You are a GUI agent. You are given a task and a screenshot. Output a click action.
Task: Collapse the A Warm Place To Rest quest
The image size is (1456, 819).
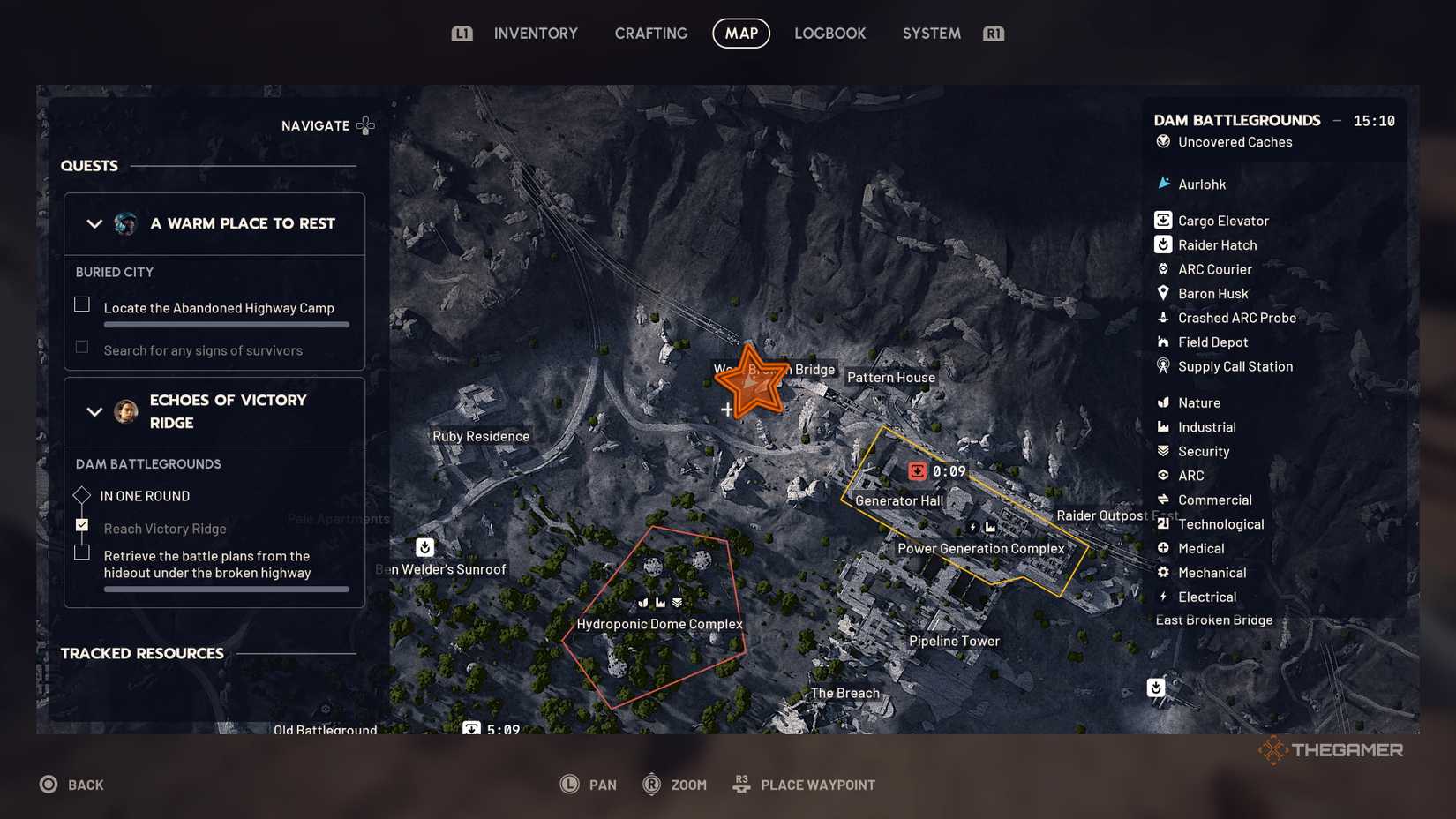[x=94, y=223]
